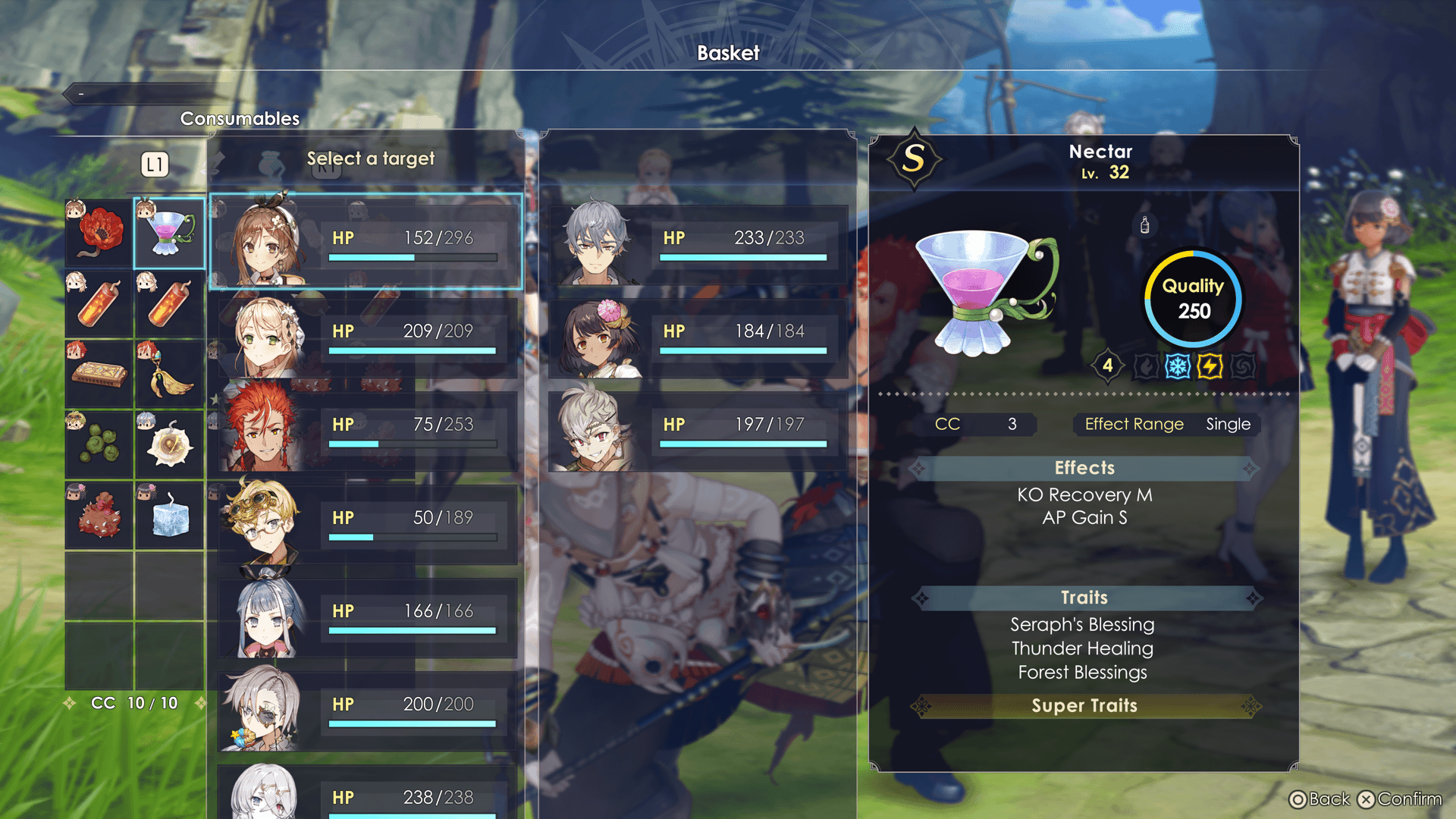This screenshot has height=819, width=1456.
Task: Select the Nectar cup item slot
Action: pyautogui.click(x=170, y=234)
